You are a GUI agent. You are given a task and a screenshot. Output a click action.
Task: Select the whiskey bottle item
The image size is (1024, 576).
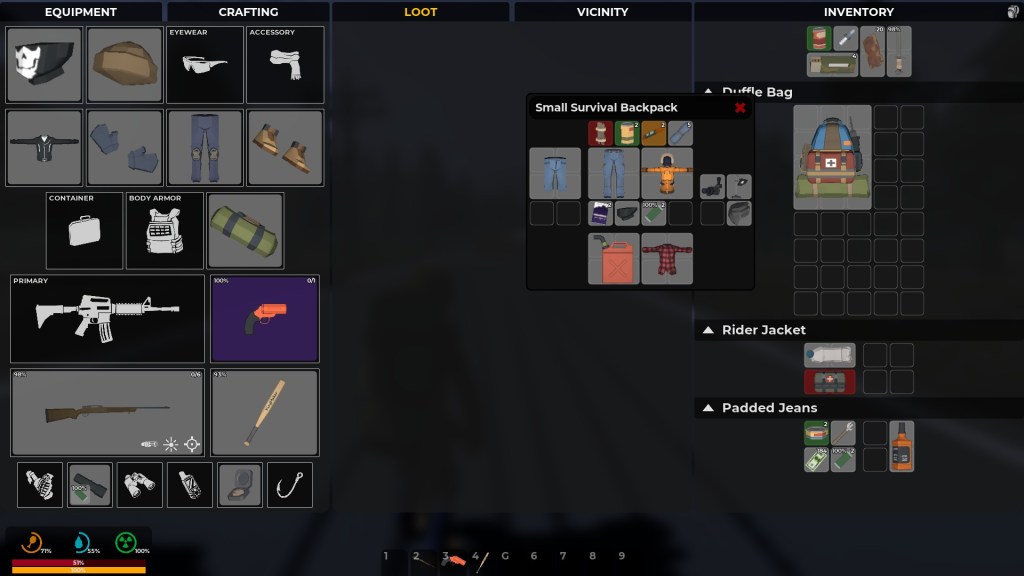[902, 446]
